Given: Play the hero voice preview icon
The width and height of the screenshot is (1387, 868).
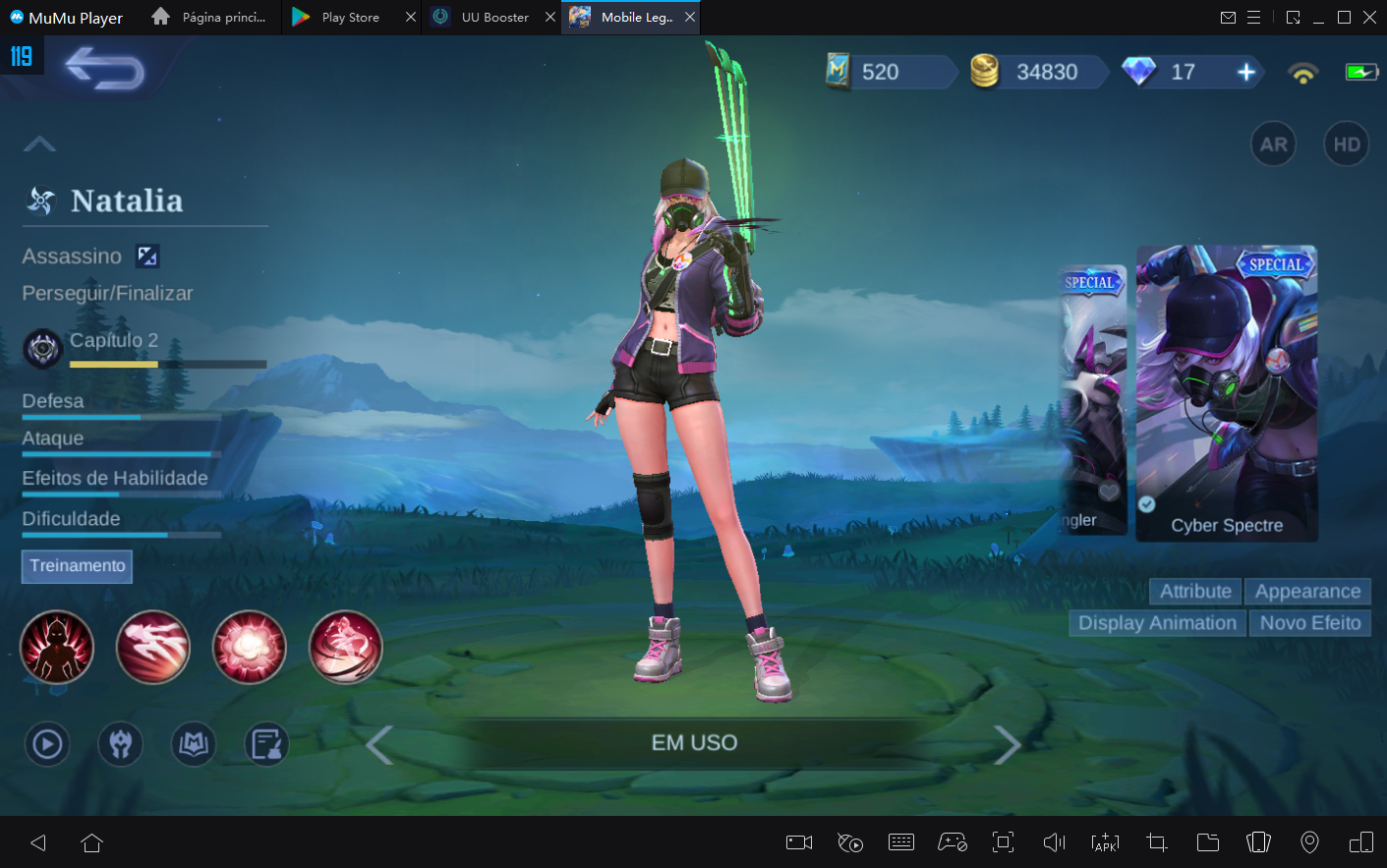Looking at the screenshot, I should click(x=46, y=744).
